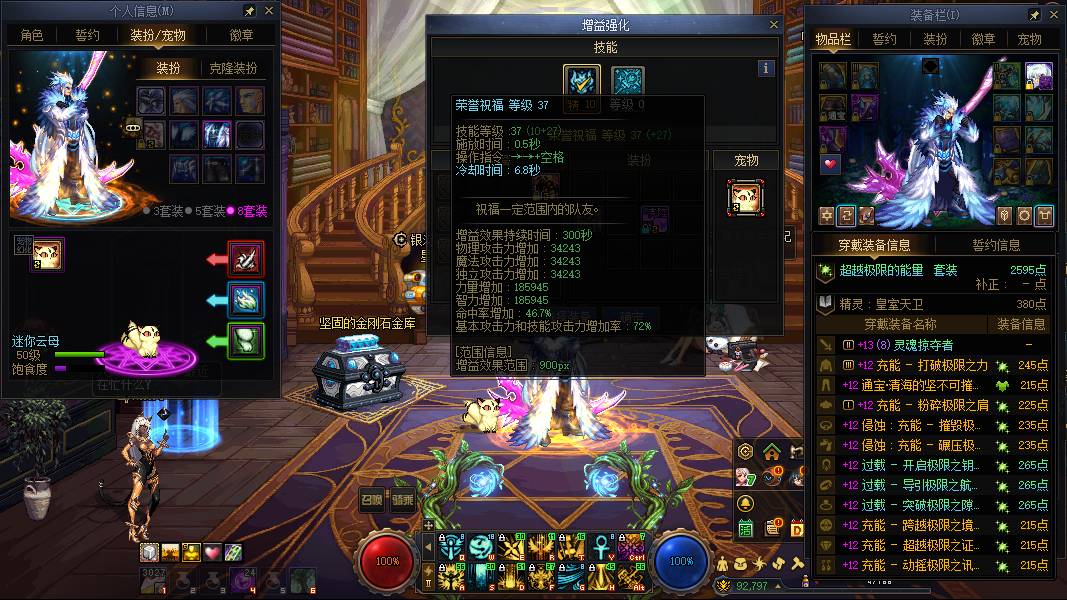Click the 骑乘 mount button
Image resolution: width=1067 pixels, height=600 pixels.
pos(403,501)
